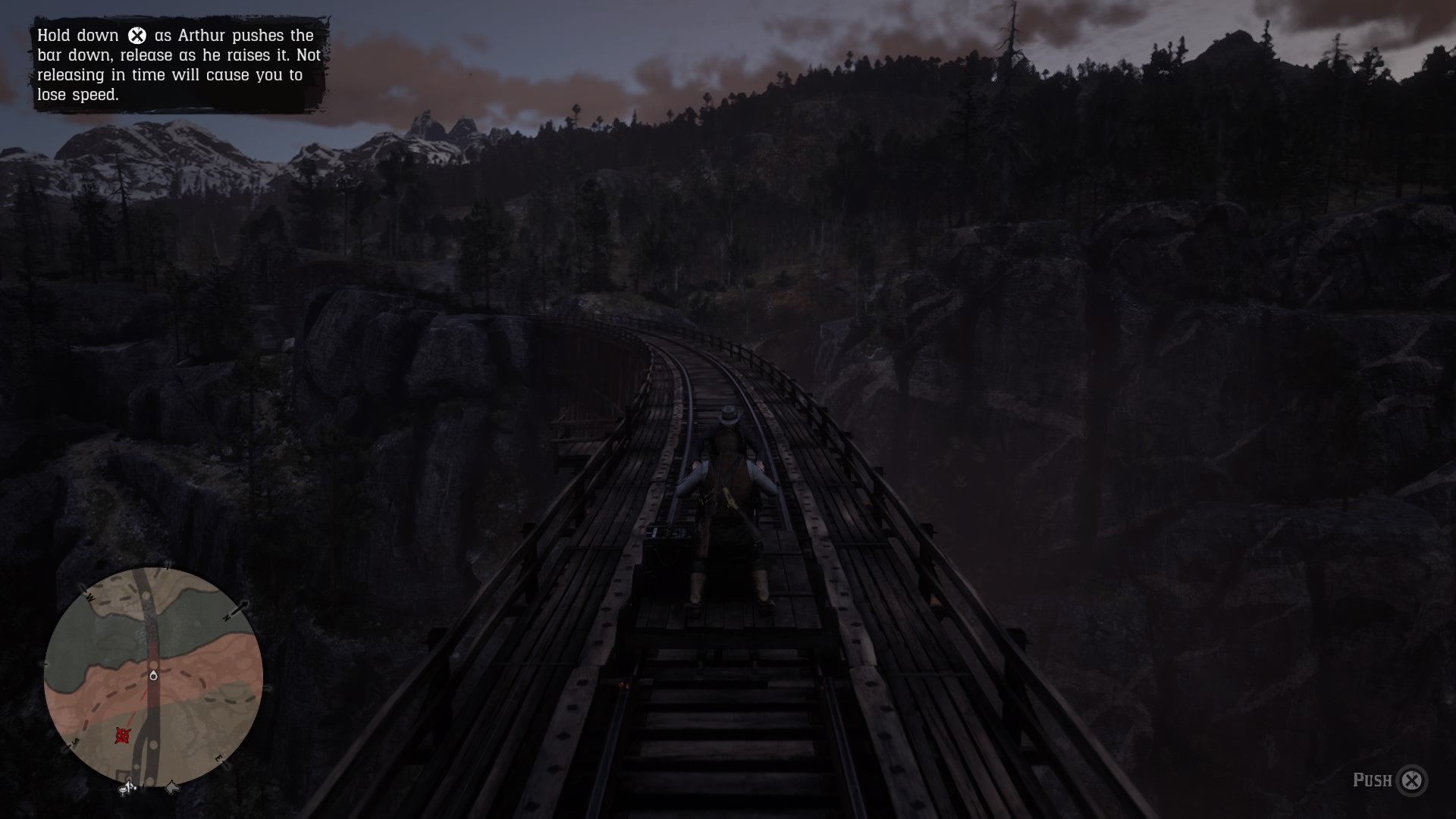Click the E compass letter on the minimap

(218, 759)
